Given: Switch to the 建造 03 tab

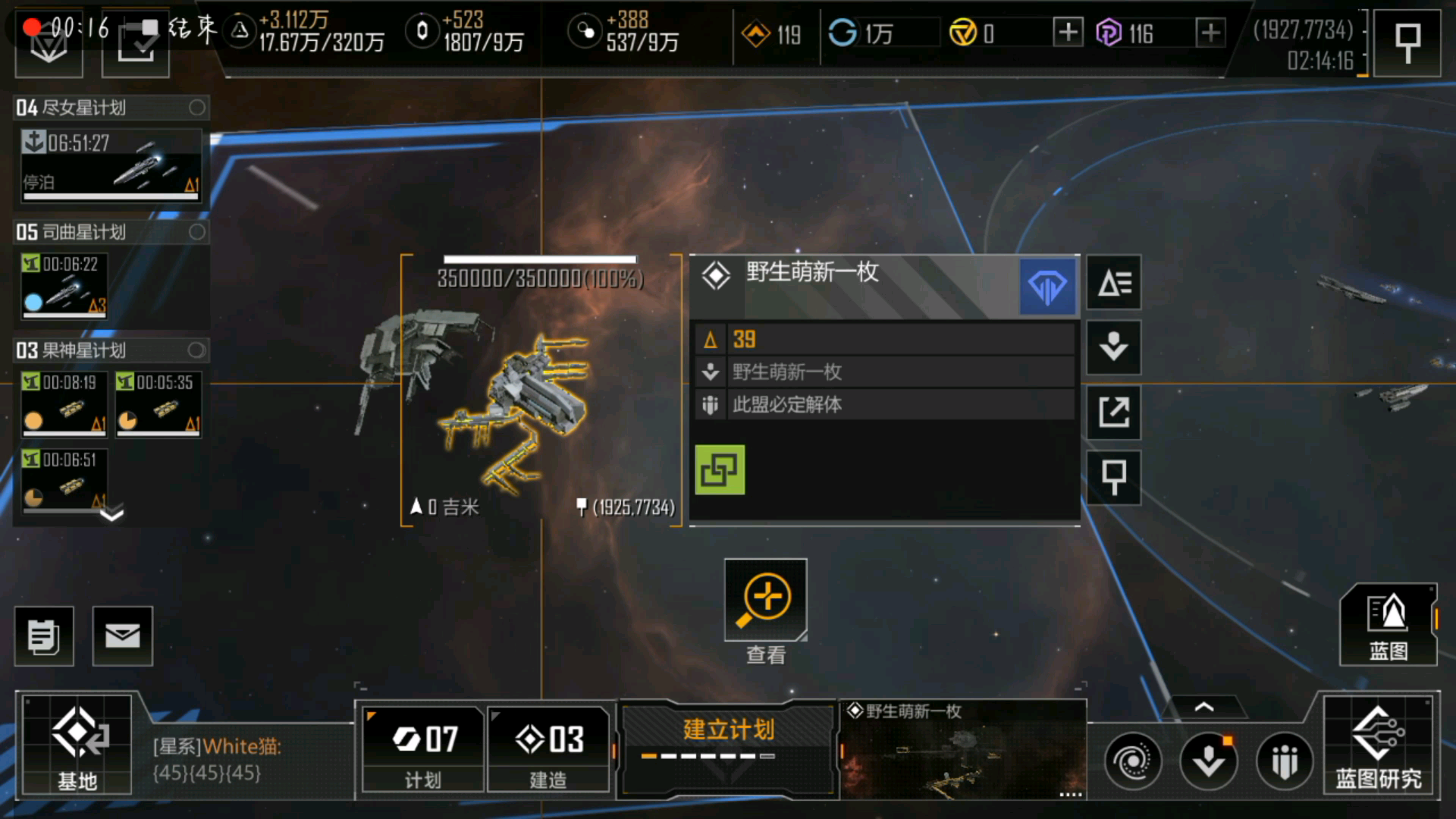Looking at the screenshot, I should coord(548,751).
